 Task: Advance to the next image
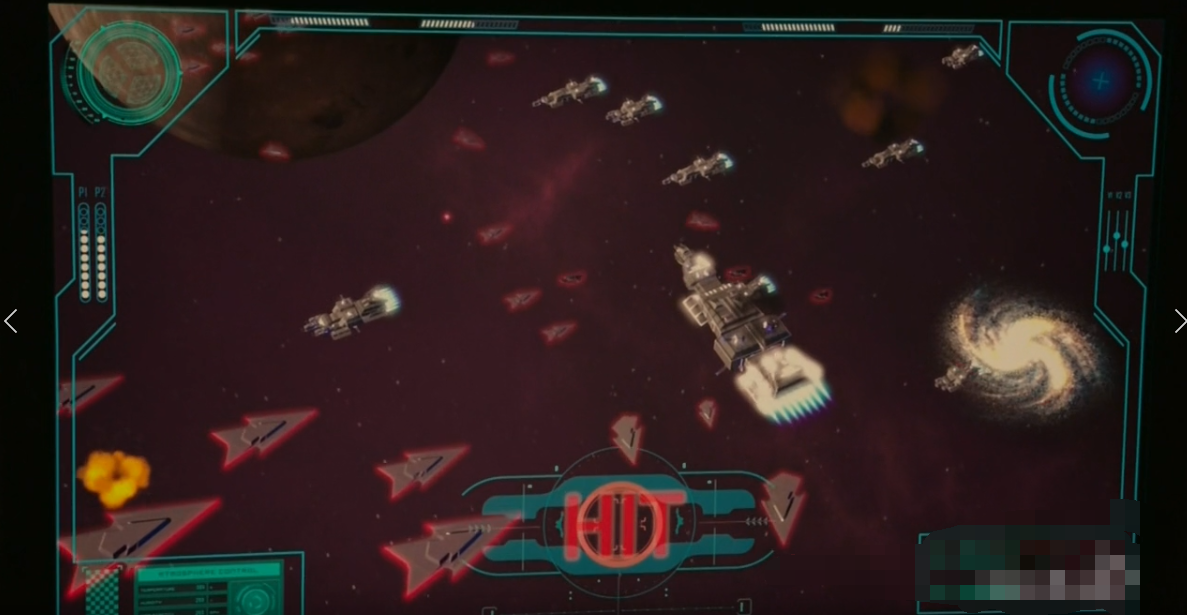click(1178, 321)
